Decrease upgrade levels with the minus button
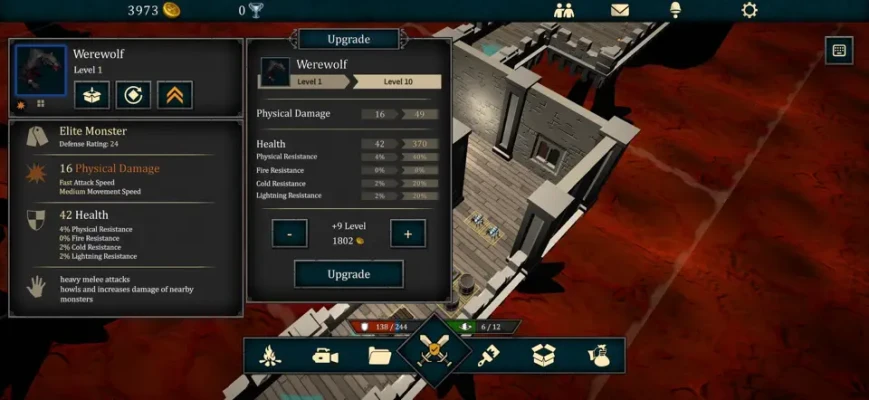 (289, 234)
